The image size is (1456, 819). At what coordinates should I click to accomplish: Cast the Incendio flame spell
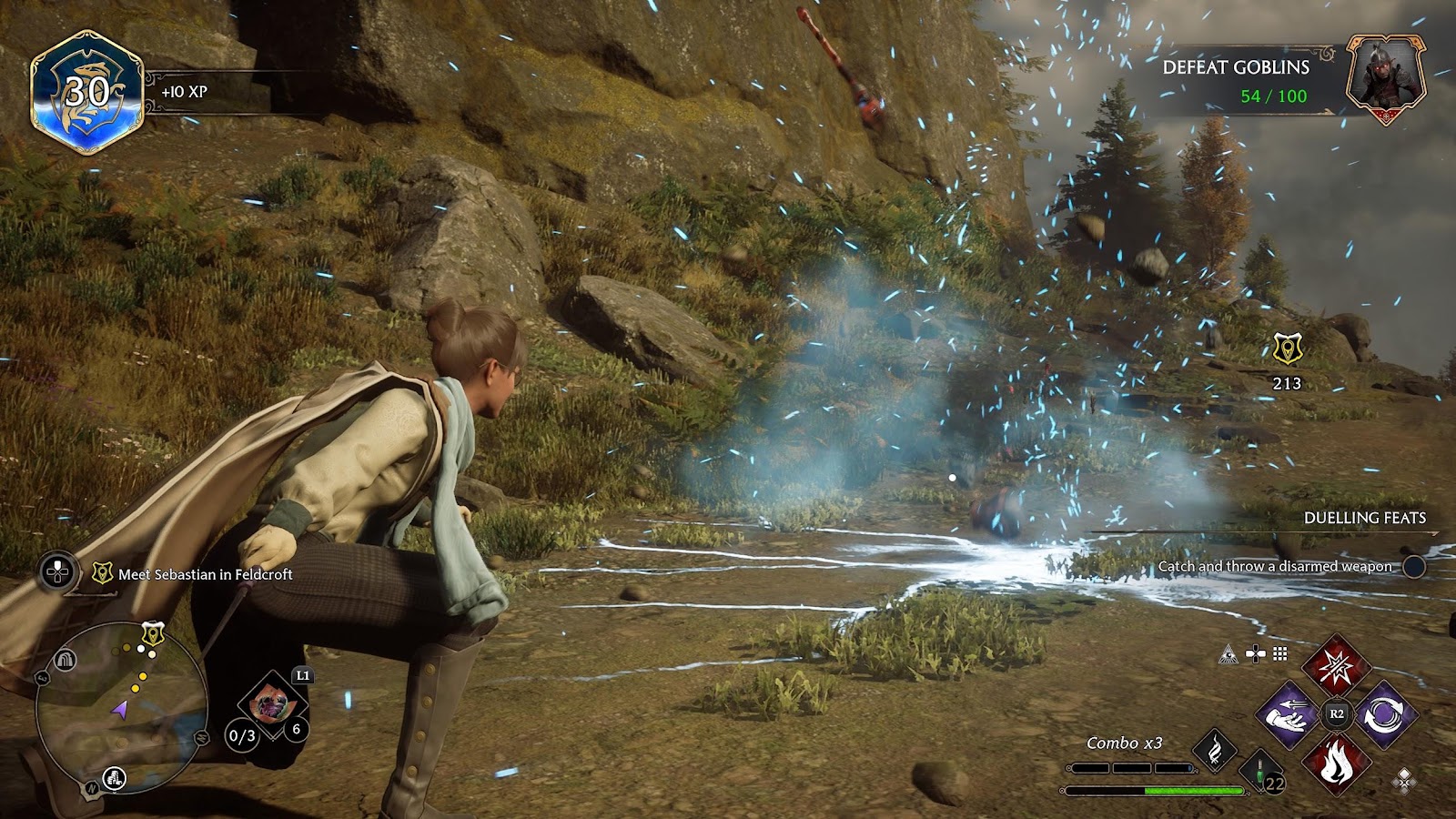point(1336,763)
